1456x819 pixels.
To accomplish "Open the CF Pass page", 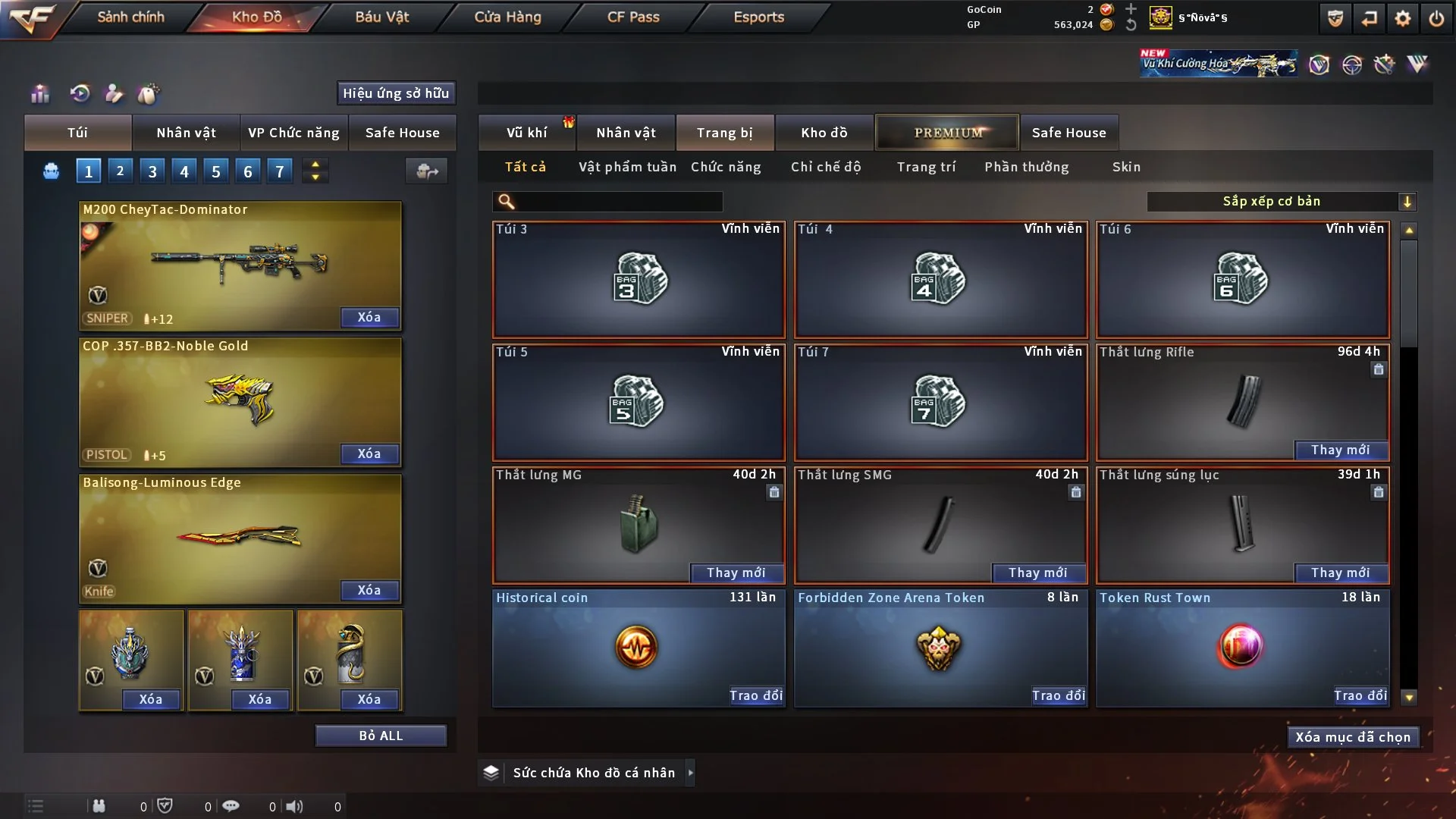I will [633, 17].
